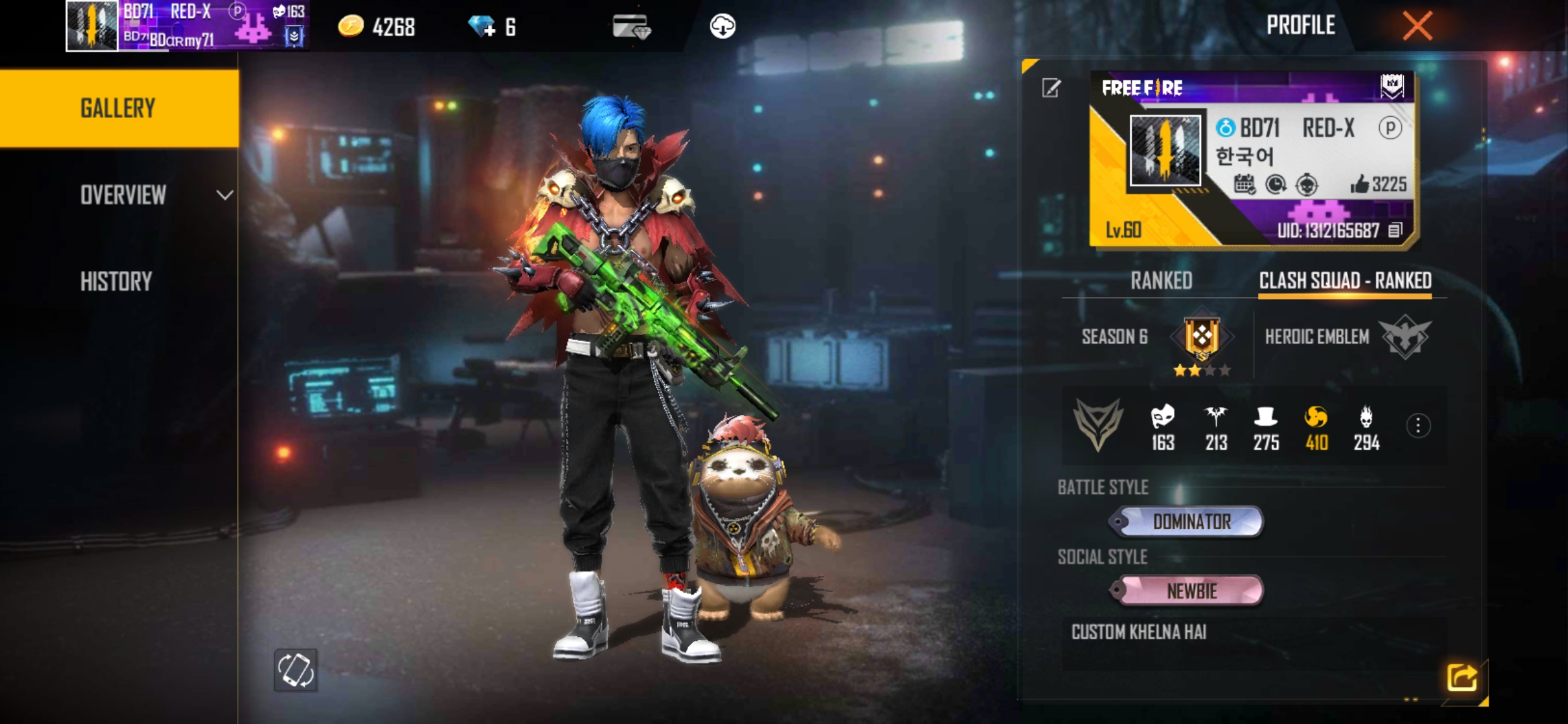
Task: Select the Clash Squad - Ranked tab
Action: point(1345,281)
